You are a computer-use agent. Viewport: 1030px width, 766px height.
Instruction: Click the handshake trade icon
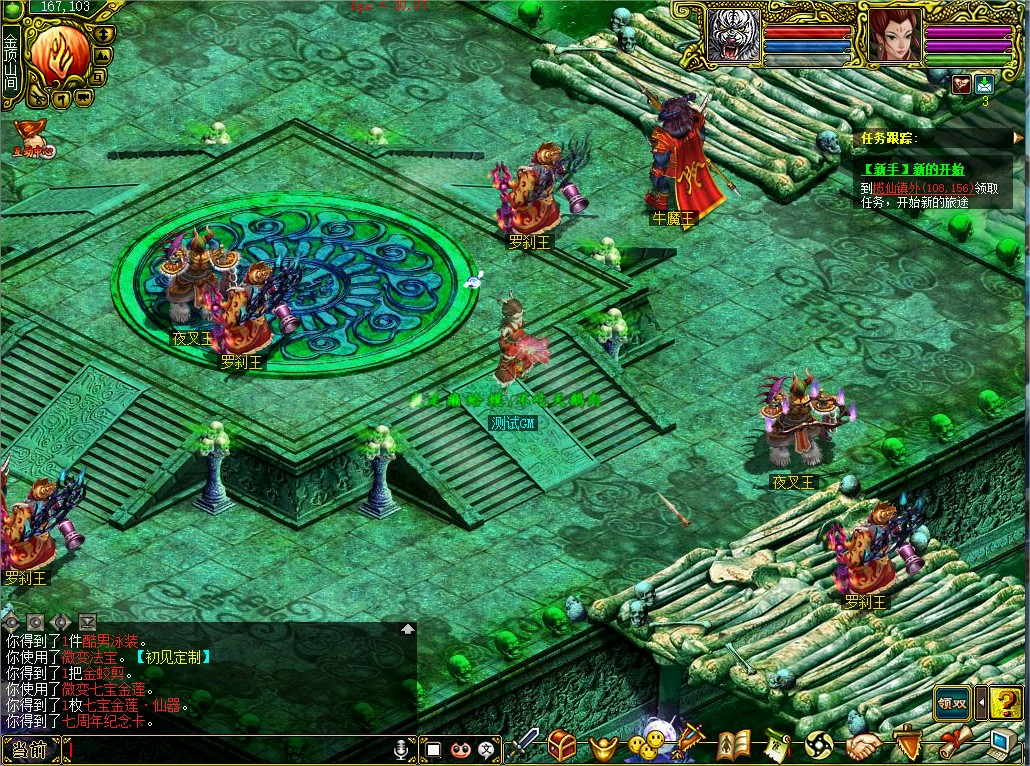864,745
